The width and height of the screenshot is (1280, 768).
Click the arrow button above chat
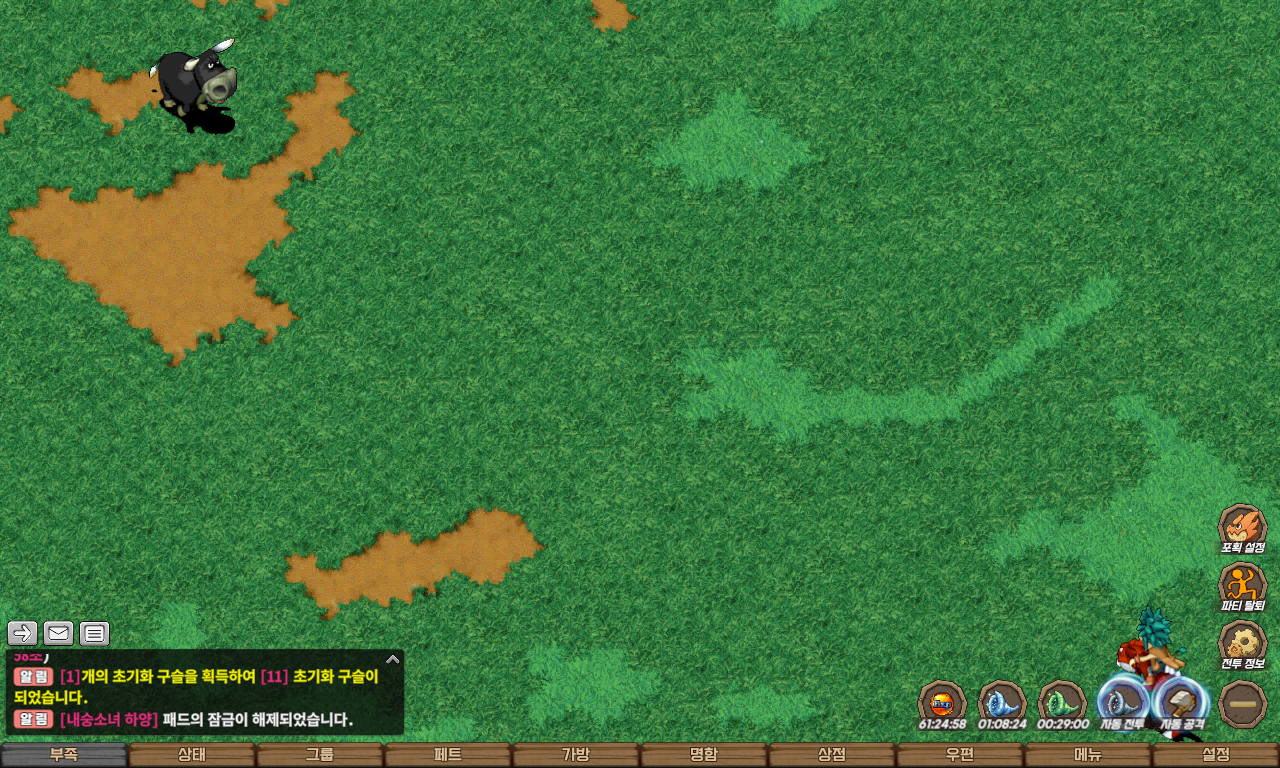[22, 633]
